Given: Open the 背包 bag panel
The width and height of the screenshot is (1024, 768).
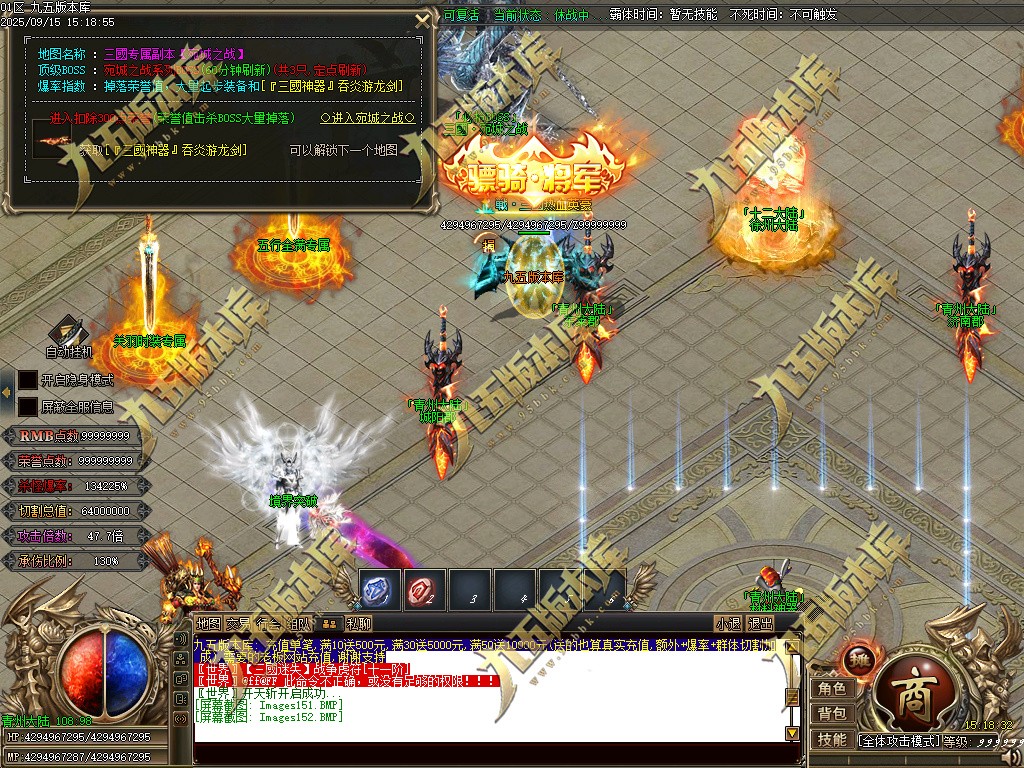Looking at the screenshot, I should pyautogui.click(x=831, y=714).
